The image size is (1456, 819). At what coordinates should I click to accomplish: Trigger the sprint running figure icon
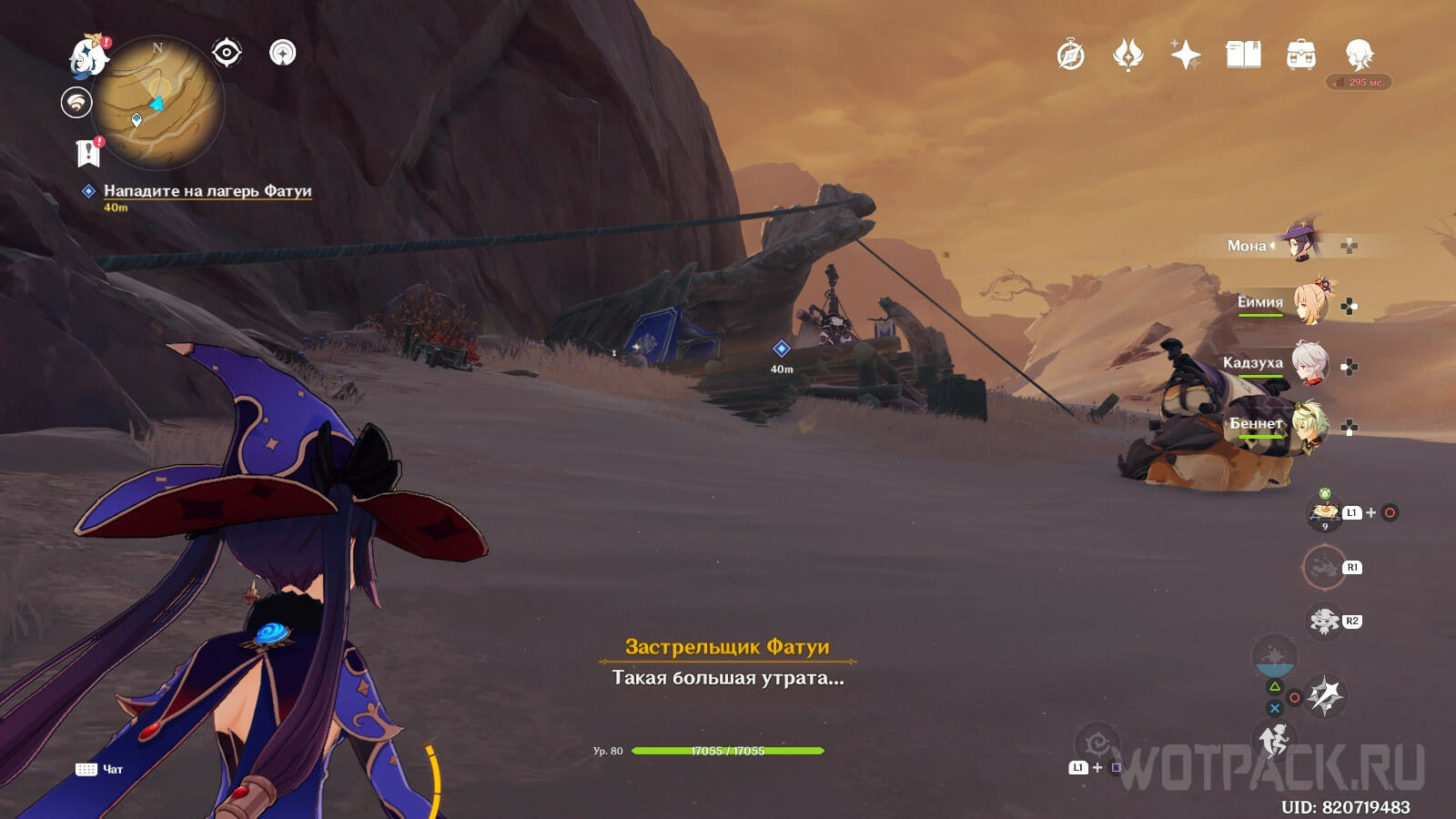click(1274, 742)
